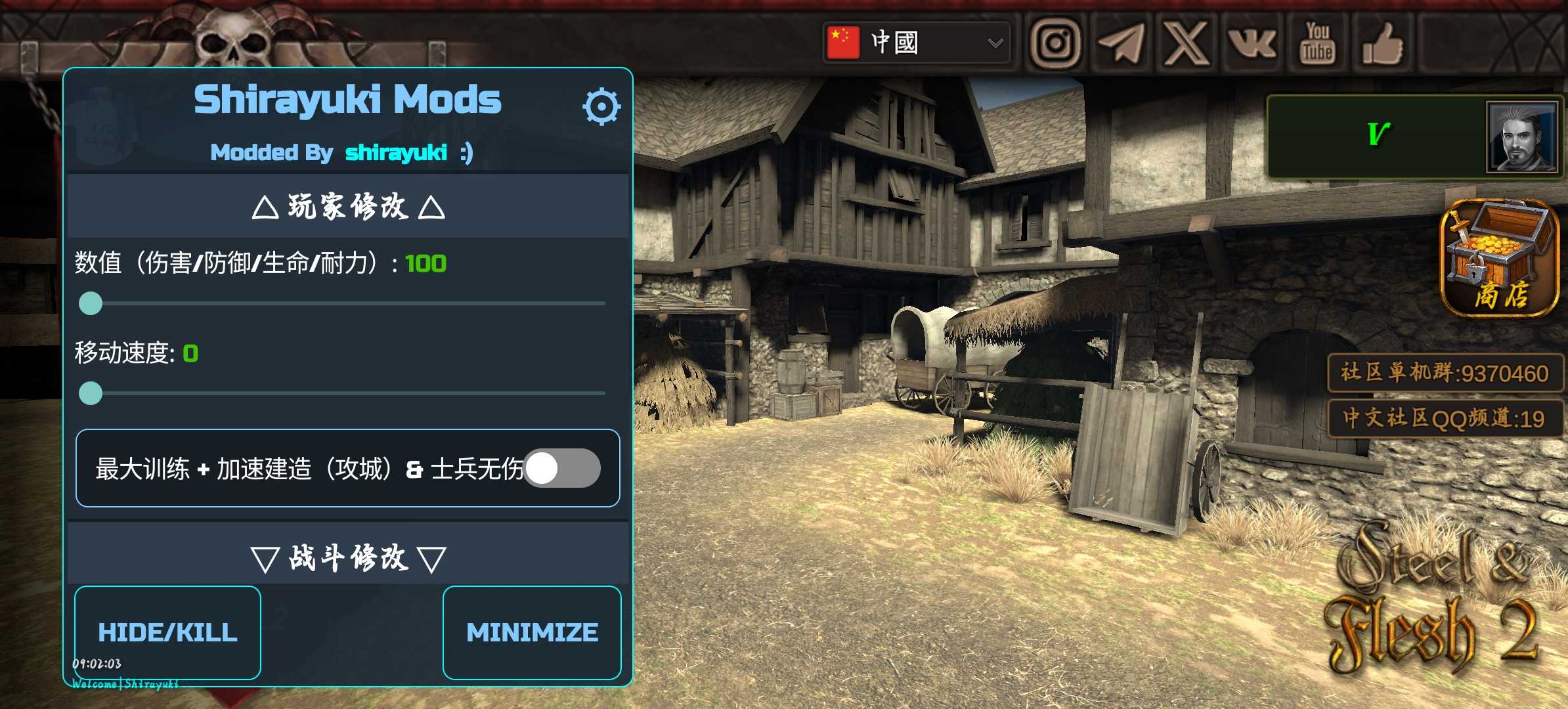Click the 社区单机群 community group button

tap(1445, 373)
